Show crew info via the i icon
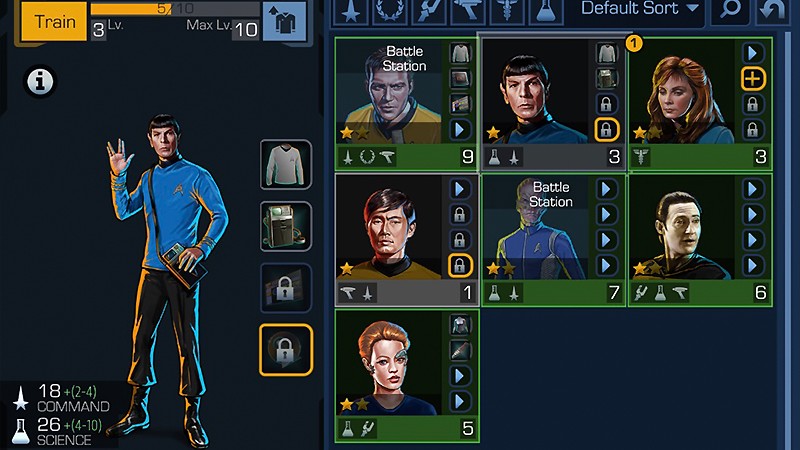 pyautogui.click(x=41, y=82)
